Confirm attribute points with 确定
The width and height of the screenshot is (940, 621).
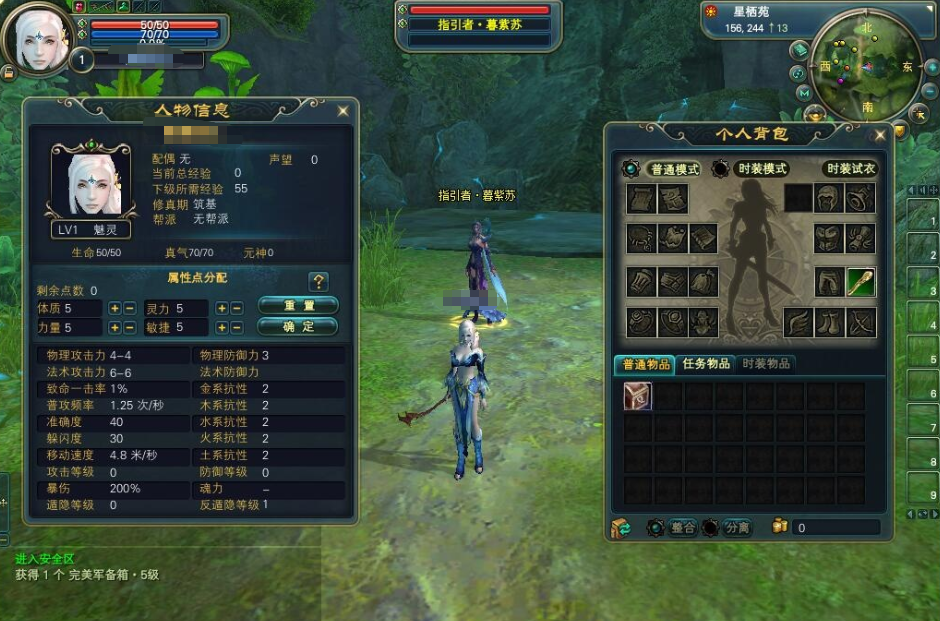pos(297,326)
